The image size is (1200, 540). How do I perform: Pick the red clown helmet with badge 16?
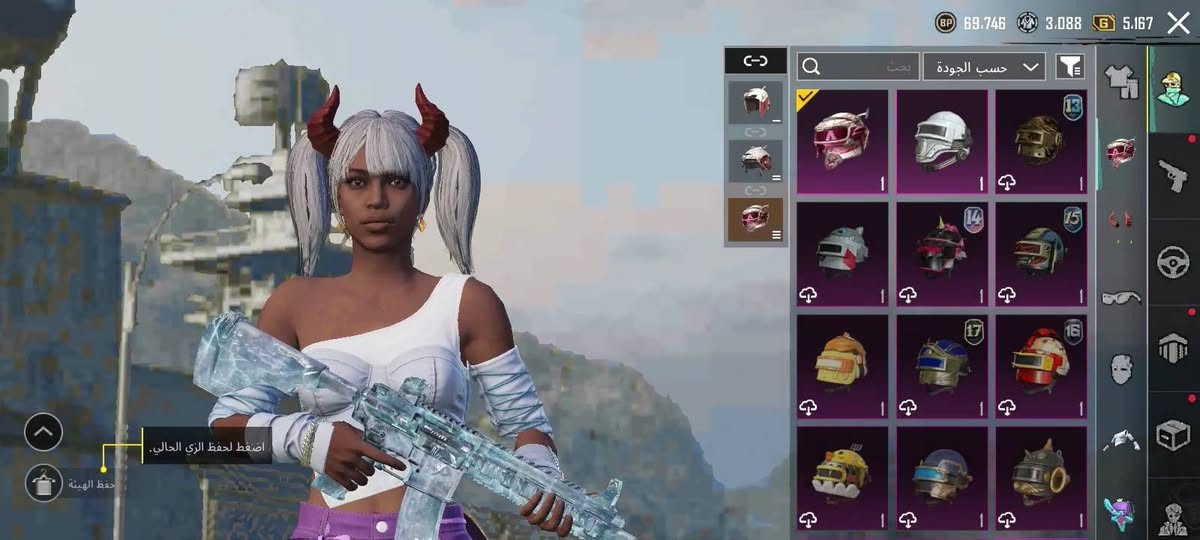pos(1040,365)
